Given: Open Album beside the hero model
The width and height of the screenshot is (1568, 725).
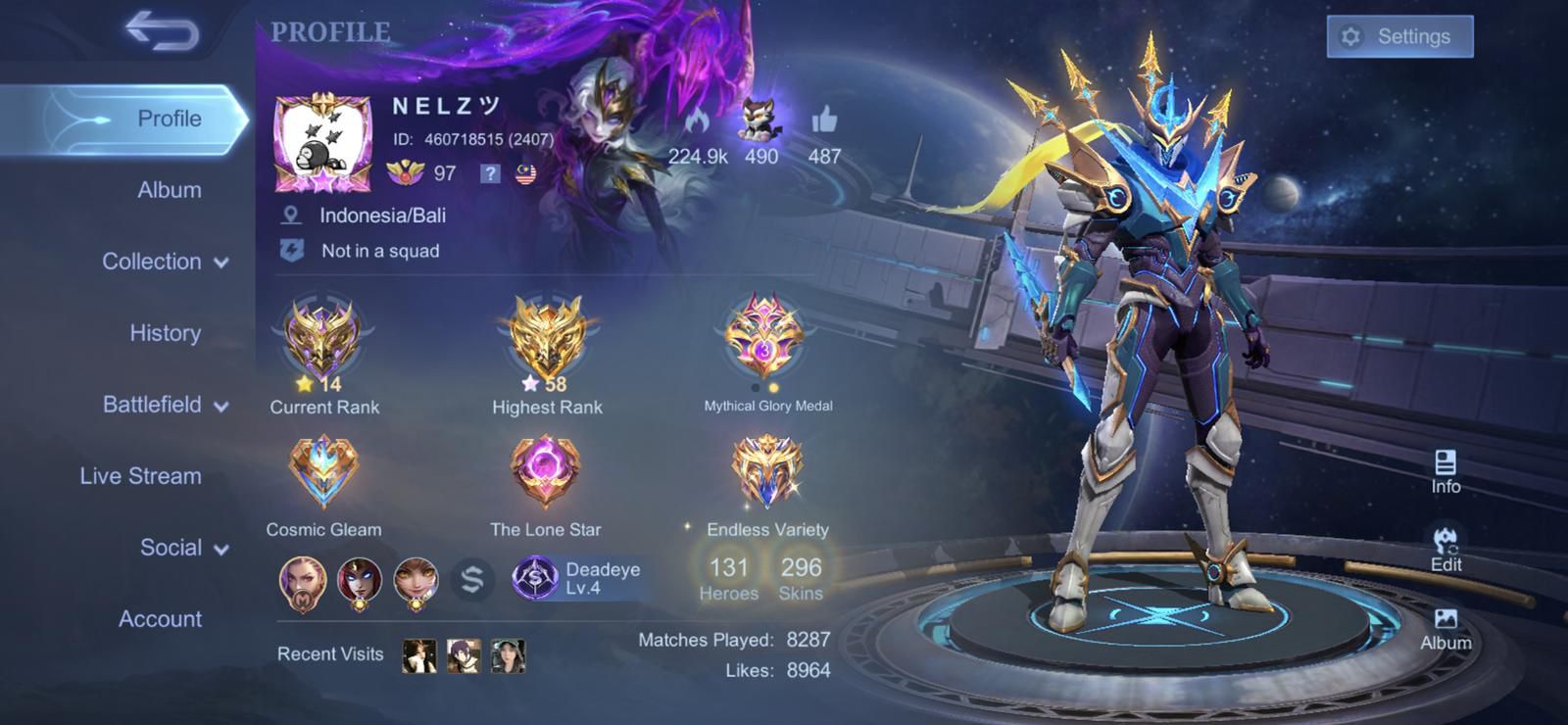Looking at the screenshot, I should click(1445, 629).
